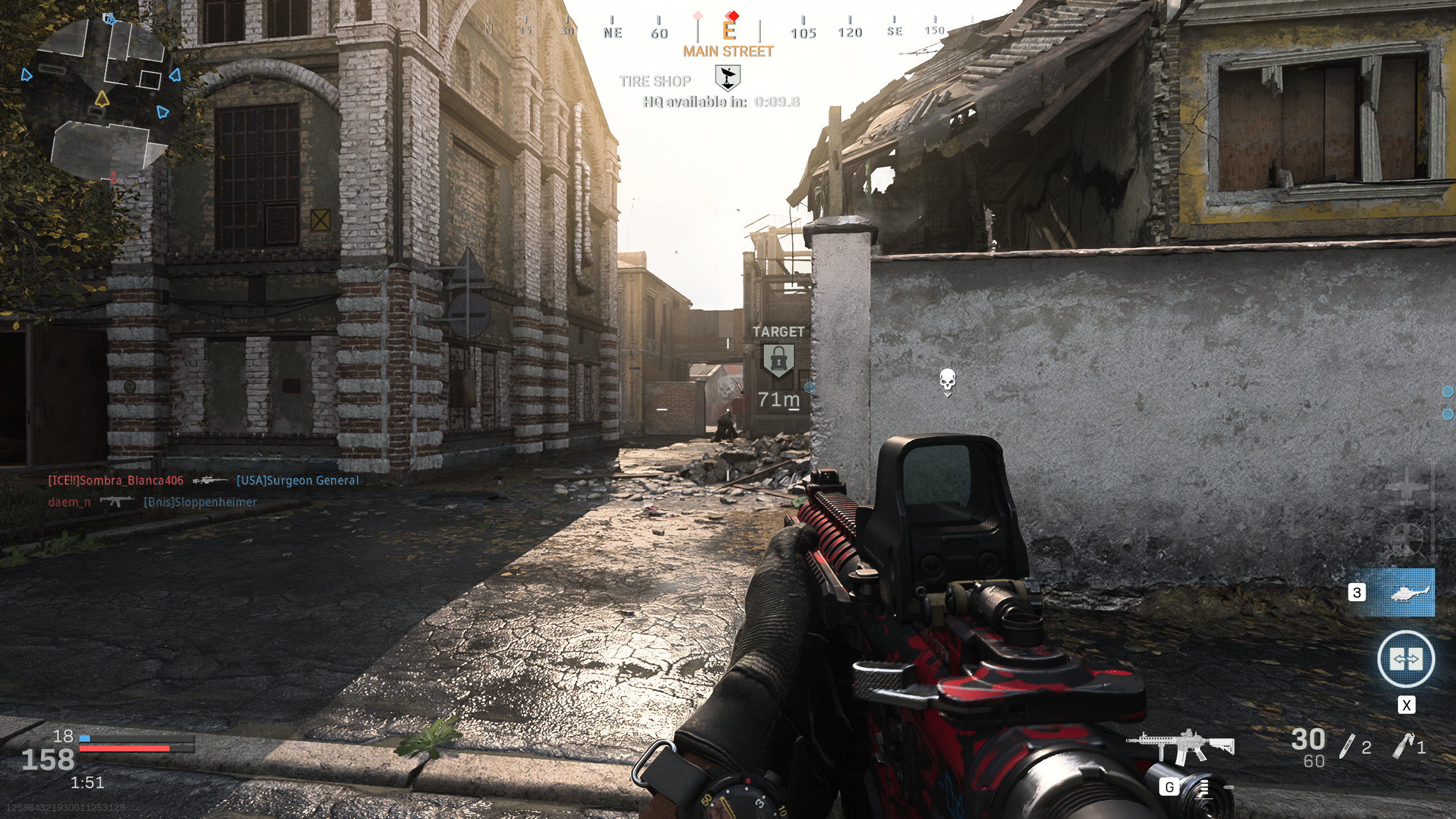Select the UAV wheel killstreak icon
Image resolution: width=1456 pixels, height=819 pixels.
point(1406,539)
